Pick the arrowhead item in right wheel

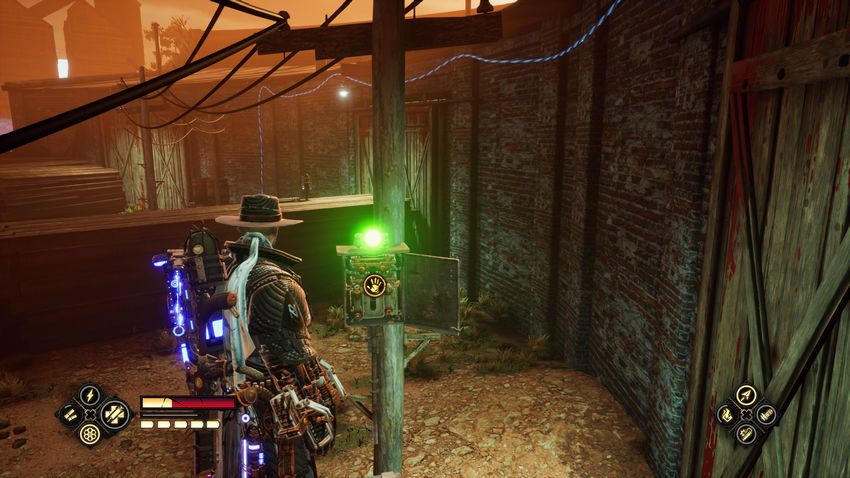[745, 394]
